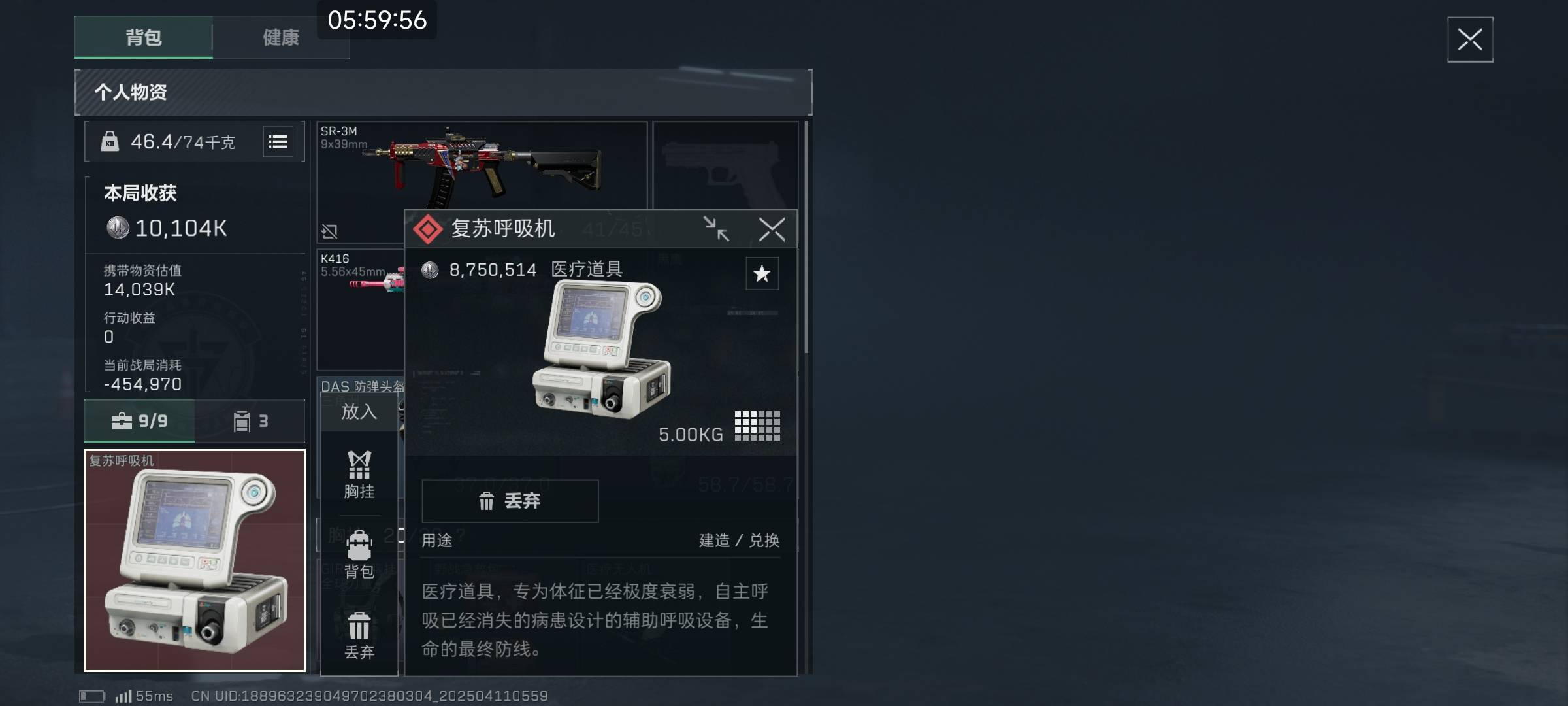
Task: Click the red diamond icon beside 复苏呼吸机
Action: click(429, 229)
